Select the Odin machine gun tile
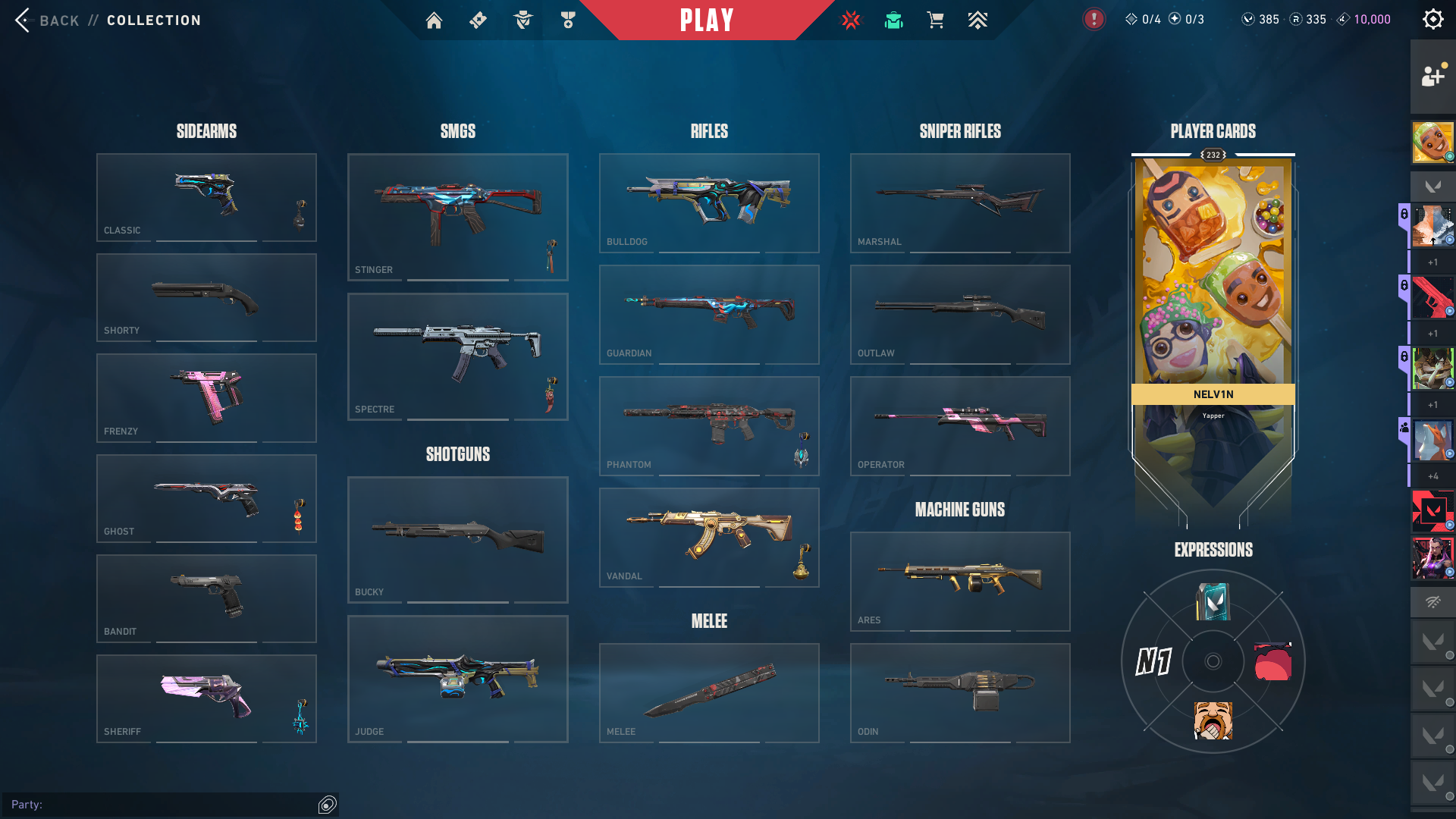The width and height of the screenshot is (1456, 819). pyautogui.click(x=960, y=692)
